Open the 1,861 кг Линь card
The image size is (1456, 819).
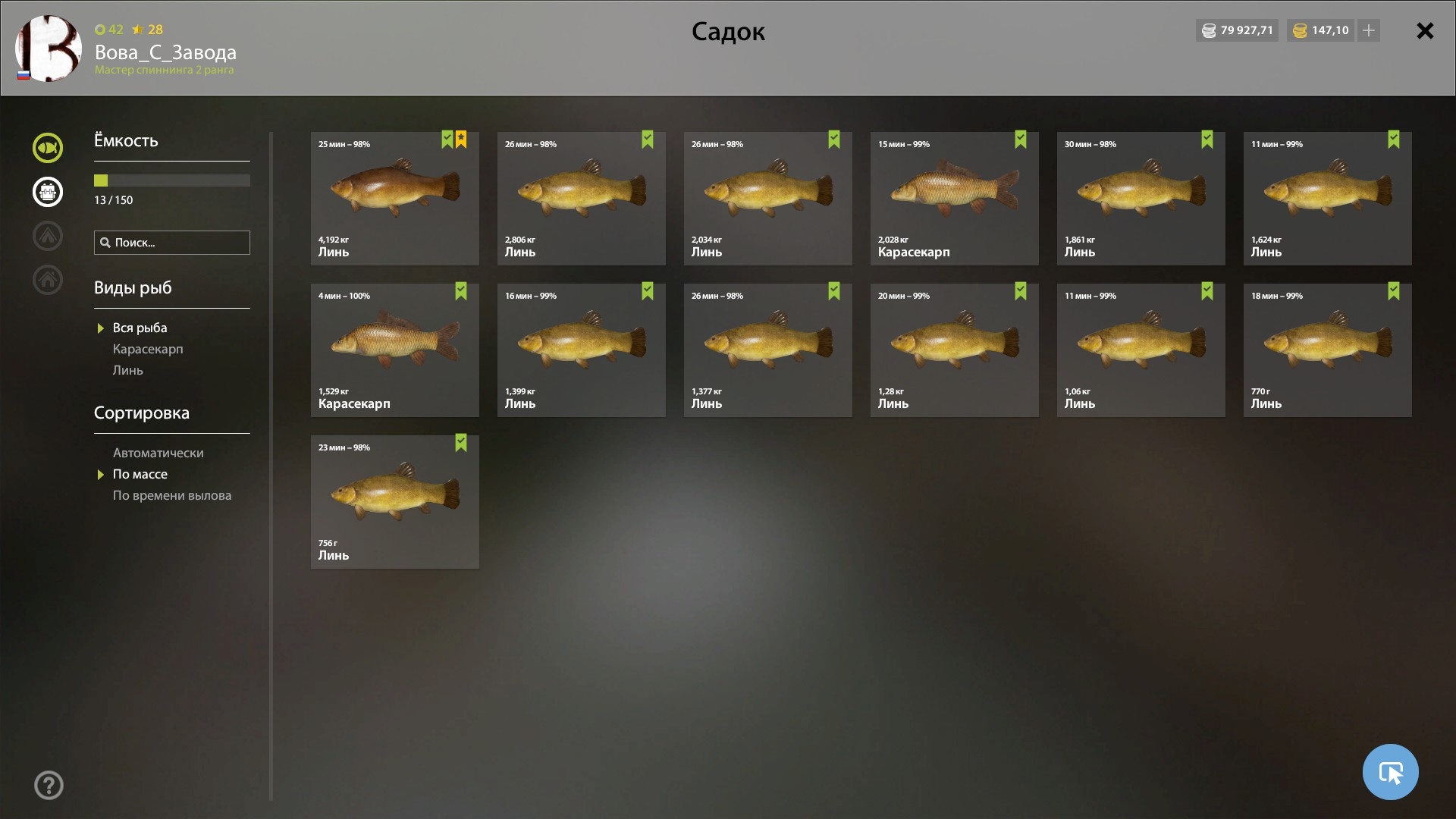1141,198
